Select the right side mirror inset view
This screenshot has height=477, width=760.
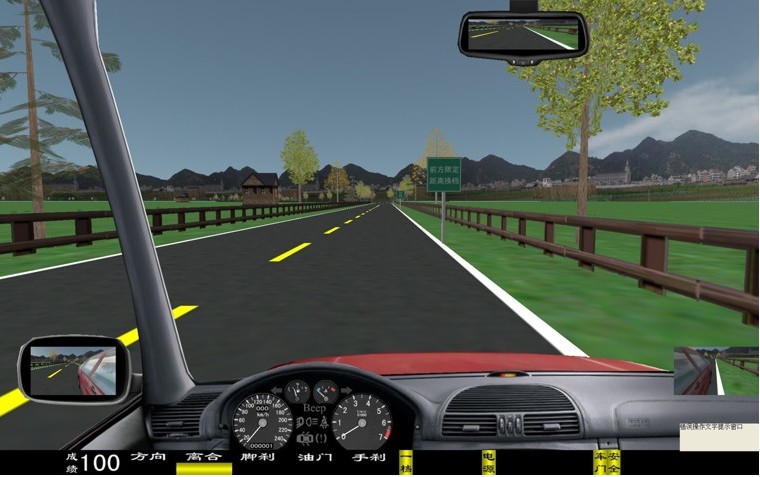[716, 371]
